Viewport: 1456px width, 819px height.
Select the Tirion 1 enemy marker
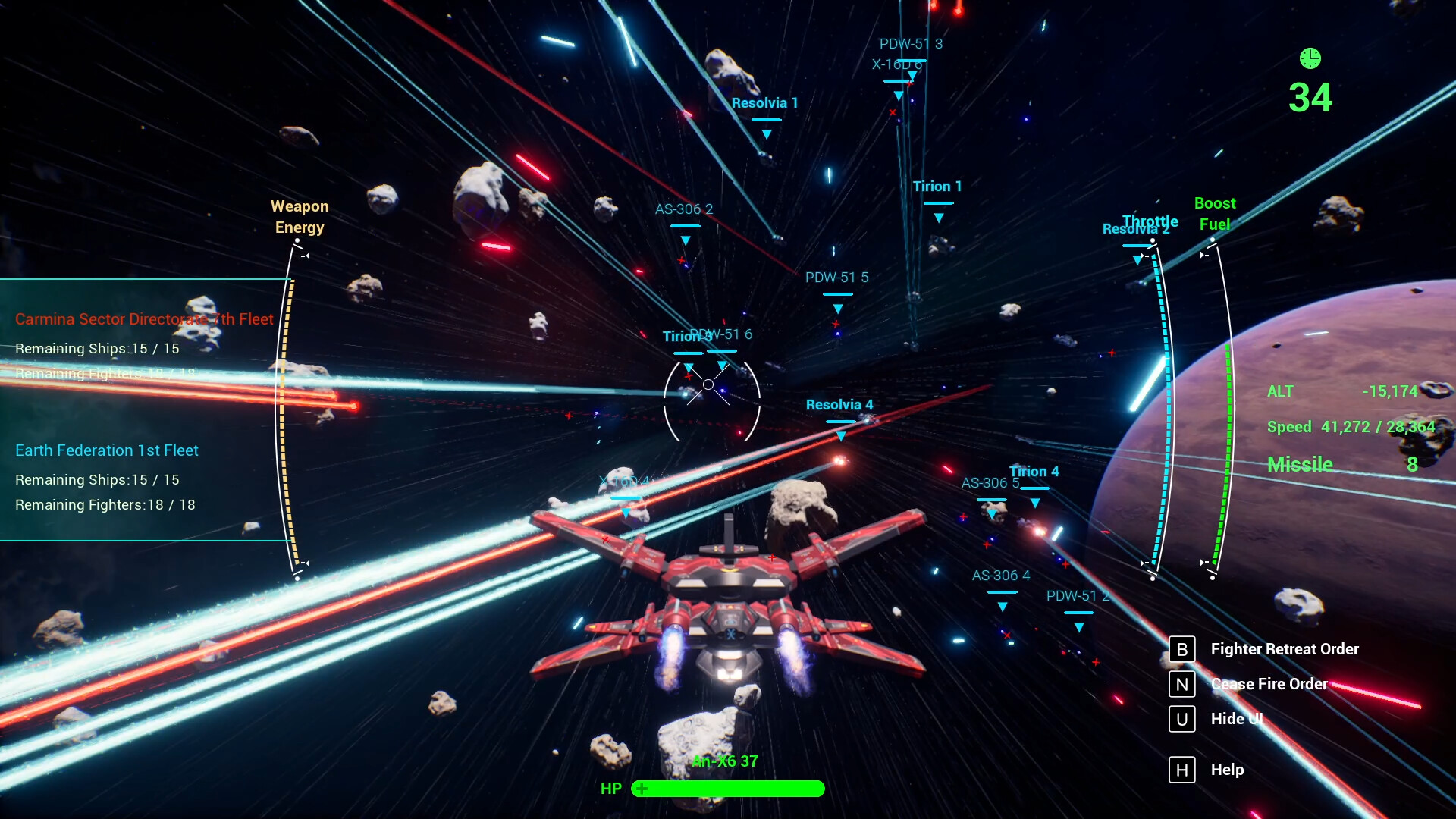pyautogui.click(x=937, y=186)
